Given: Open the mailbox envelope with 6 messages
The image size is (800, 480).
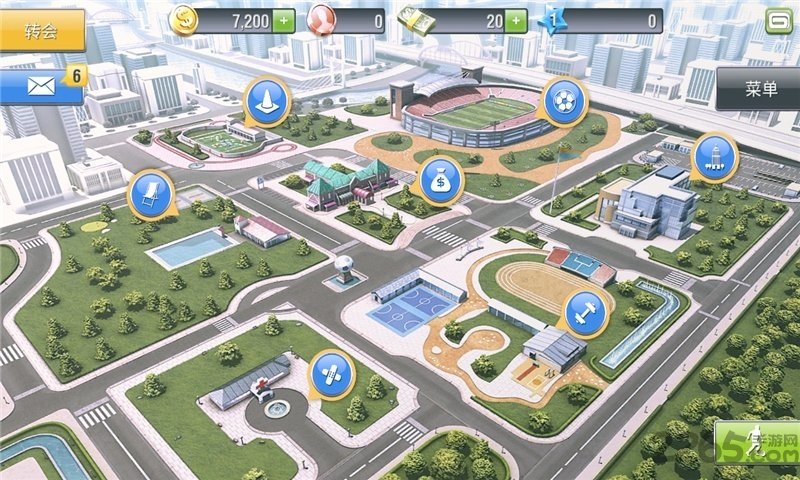Looking at the screenshot, I should coord(41,86).
